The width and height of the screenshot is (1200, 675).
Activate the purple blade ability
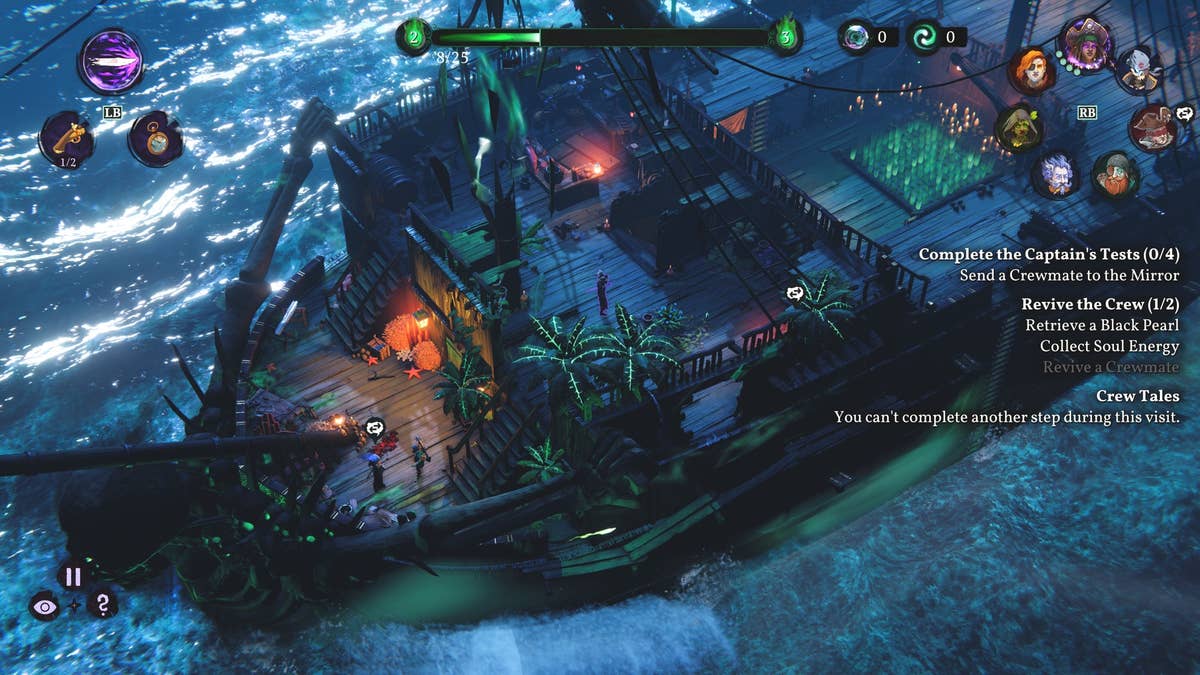click(111, 61)
